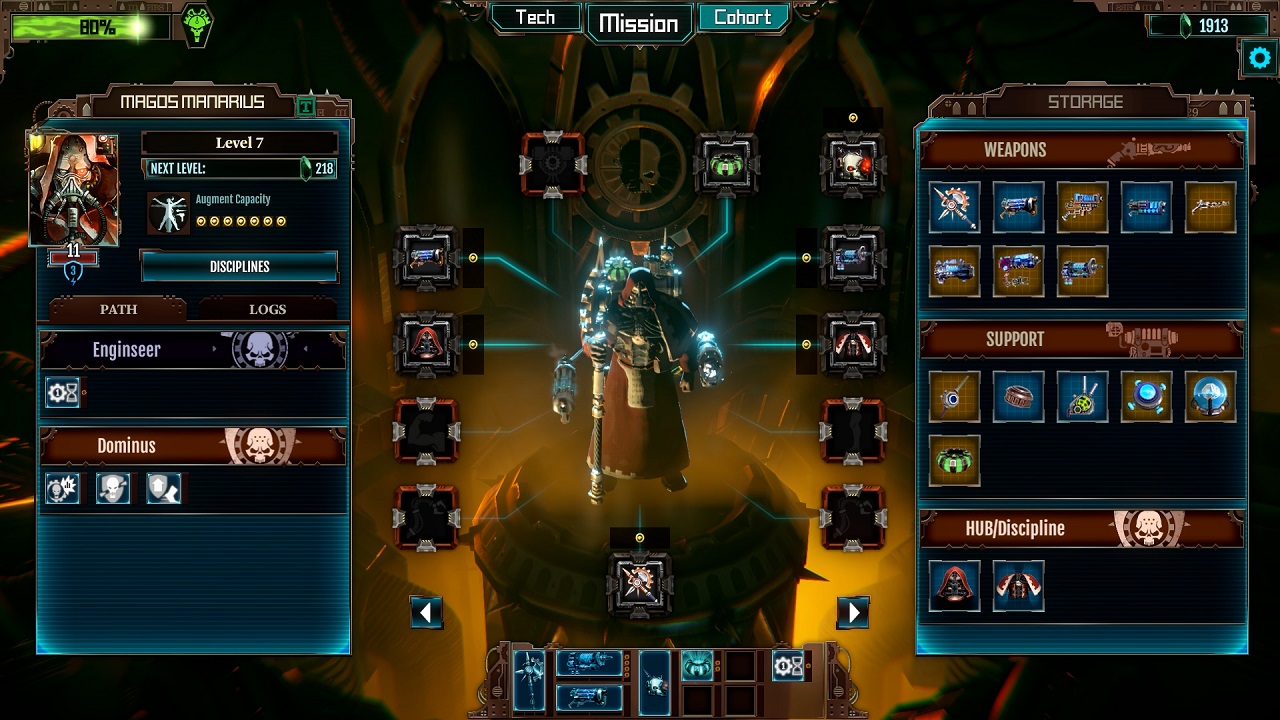
Task: Go to the next tech-priest with right arrow
Action: pos(853,612)
